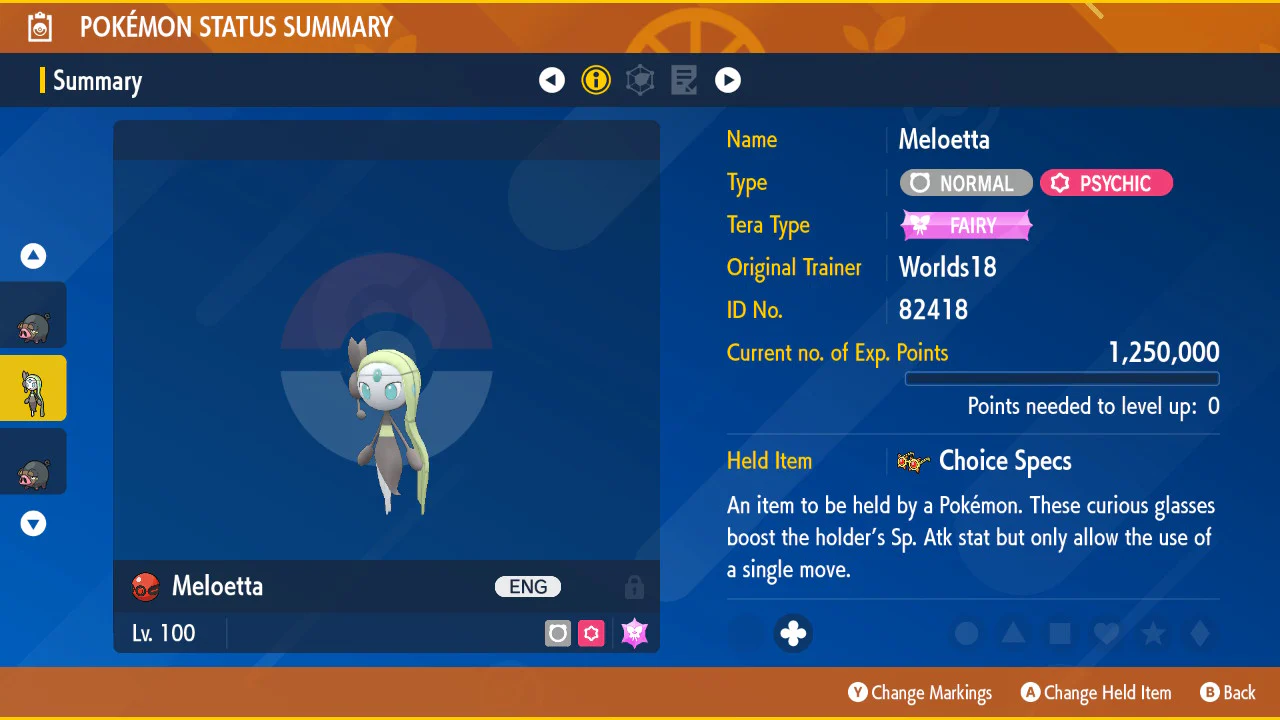Select the Meloetta party thumbnail

coord(33,388)
